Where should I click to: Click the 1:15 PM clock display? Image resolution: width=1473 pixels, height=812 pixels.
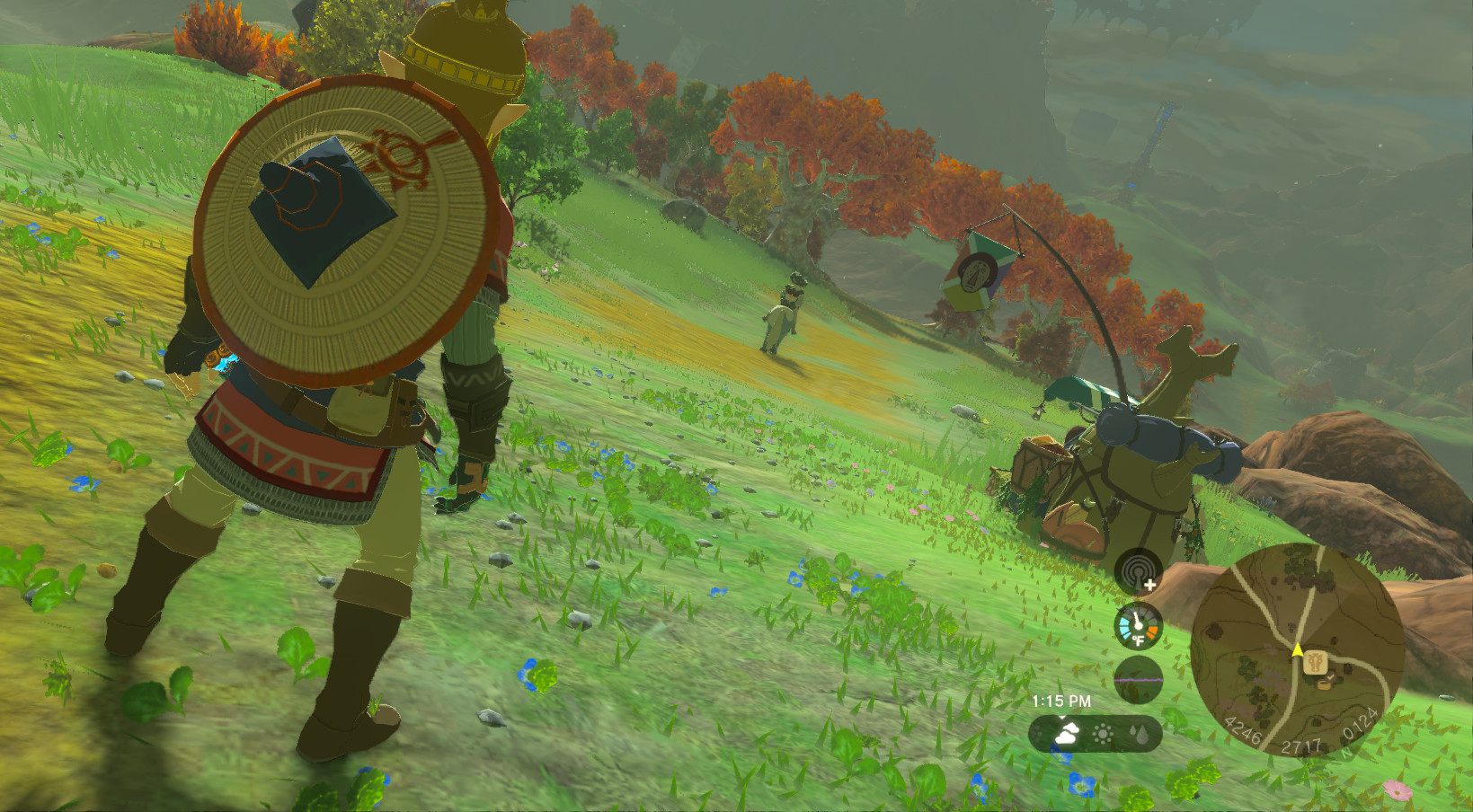click(1062, 700)
